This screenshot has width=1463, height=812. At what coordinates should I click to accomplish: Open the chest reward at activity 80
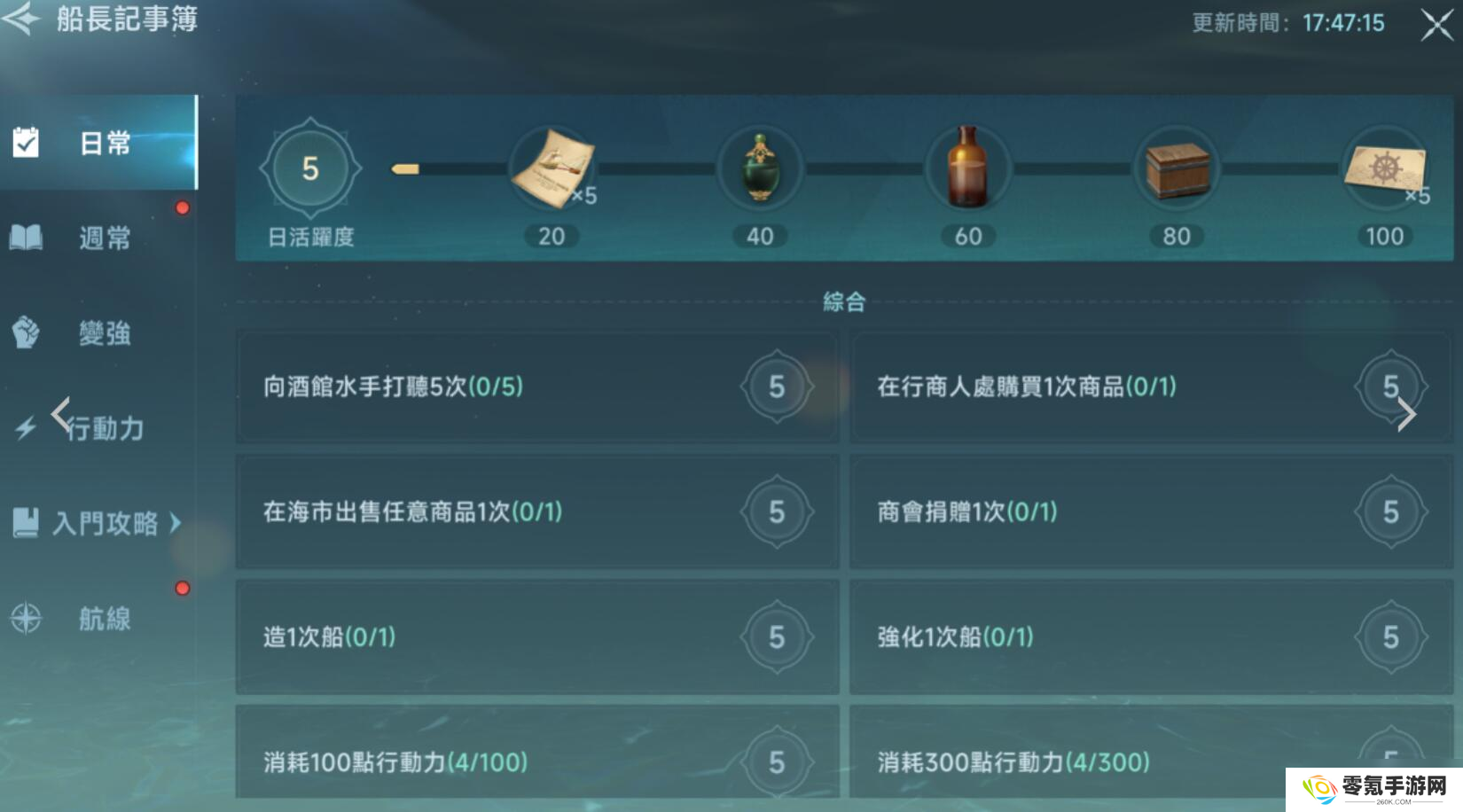point(1177,168)
